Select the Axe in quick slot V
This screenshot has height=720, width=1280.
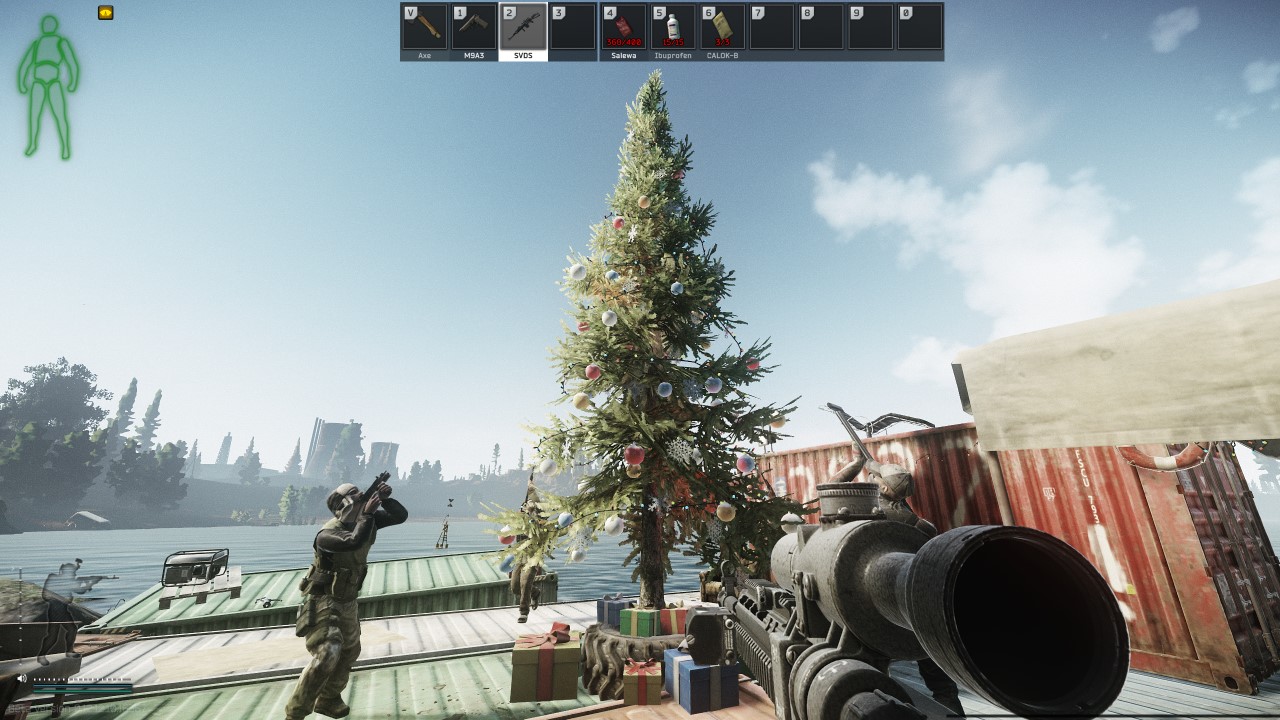click(426, 26)
